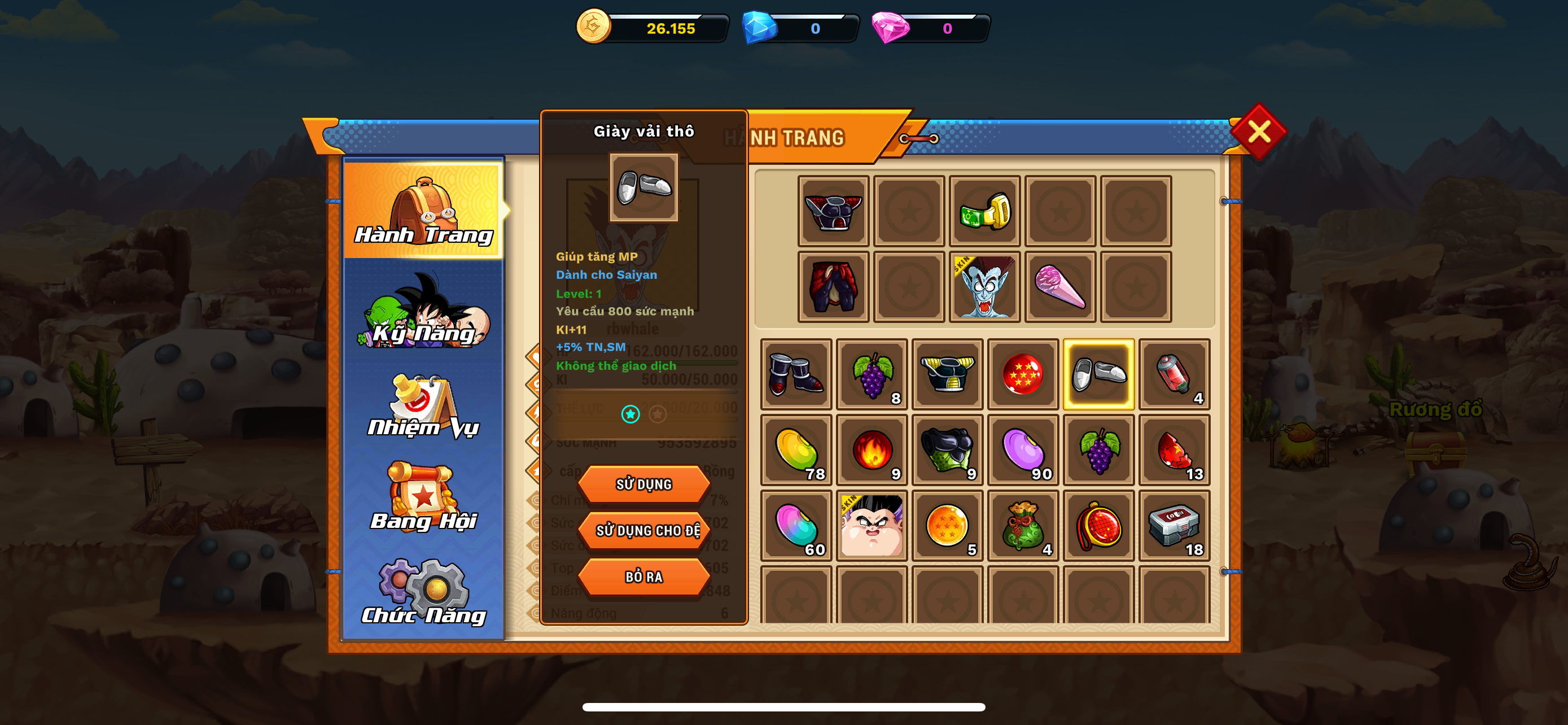Image resolution: width=1568 pixels, height=725 pixels.
Task: Go to the Chức Năng tab
Action: pyautogui.click(x=424, y=592)
